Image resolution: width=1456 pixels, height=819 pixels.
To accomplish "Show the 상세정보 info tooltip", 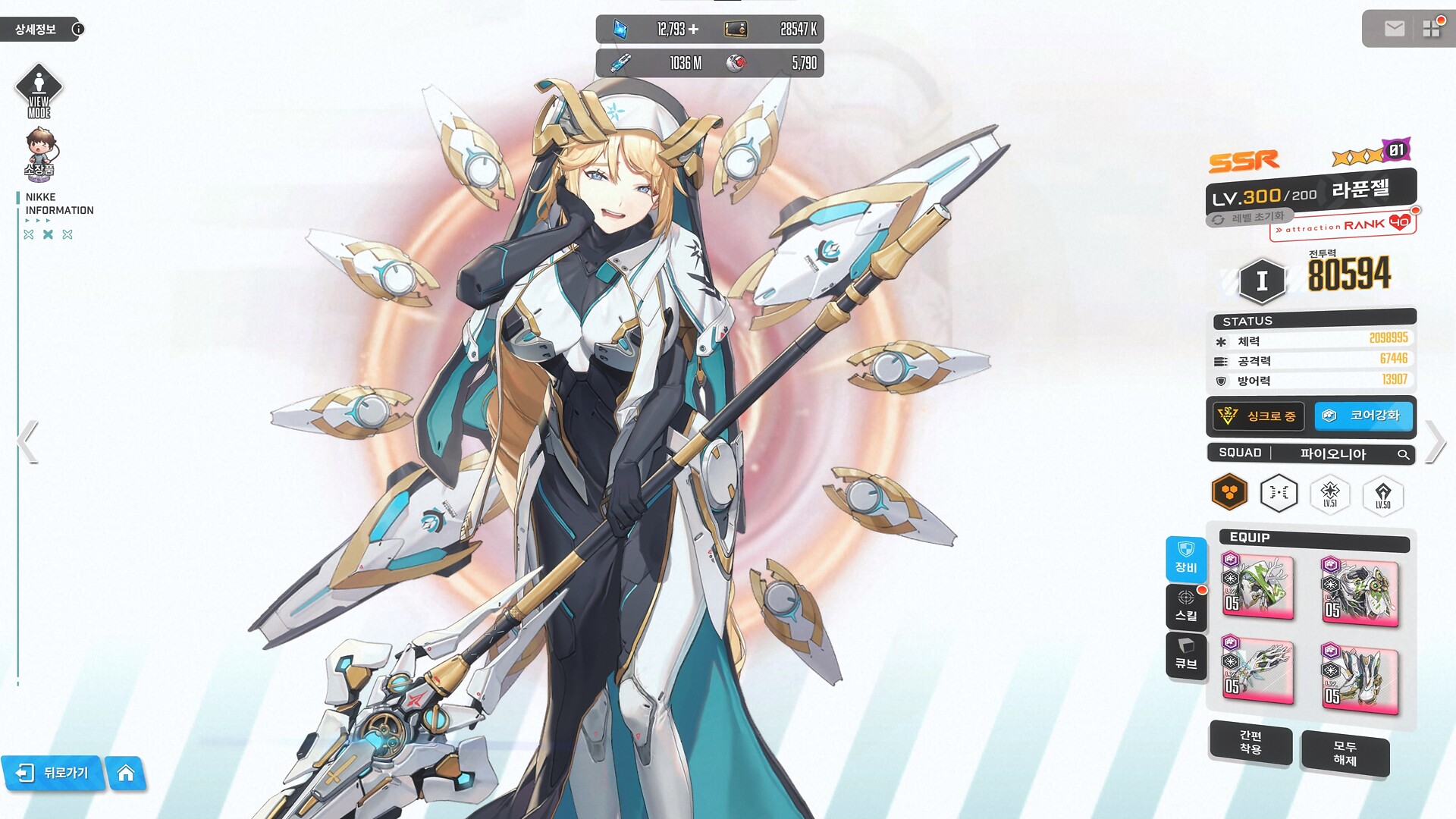I will (x=78, y=29).
